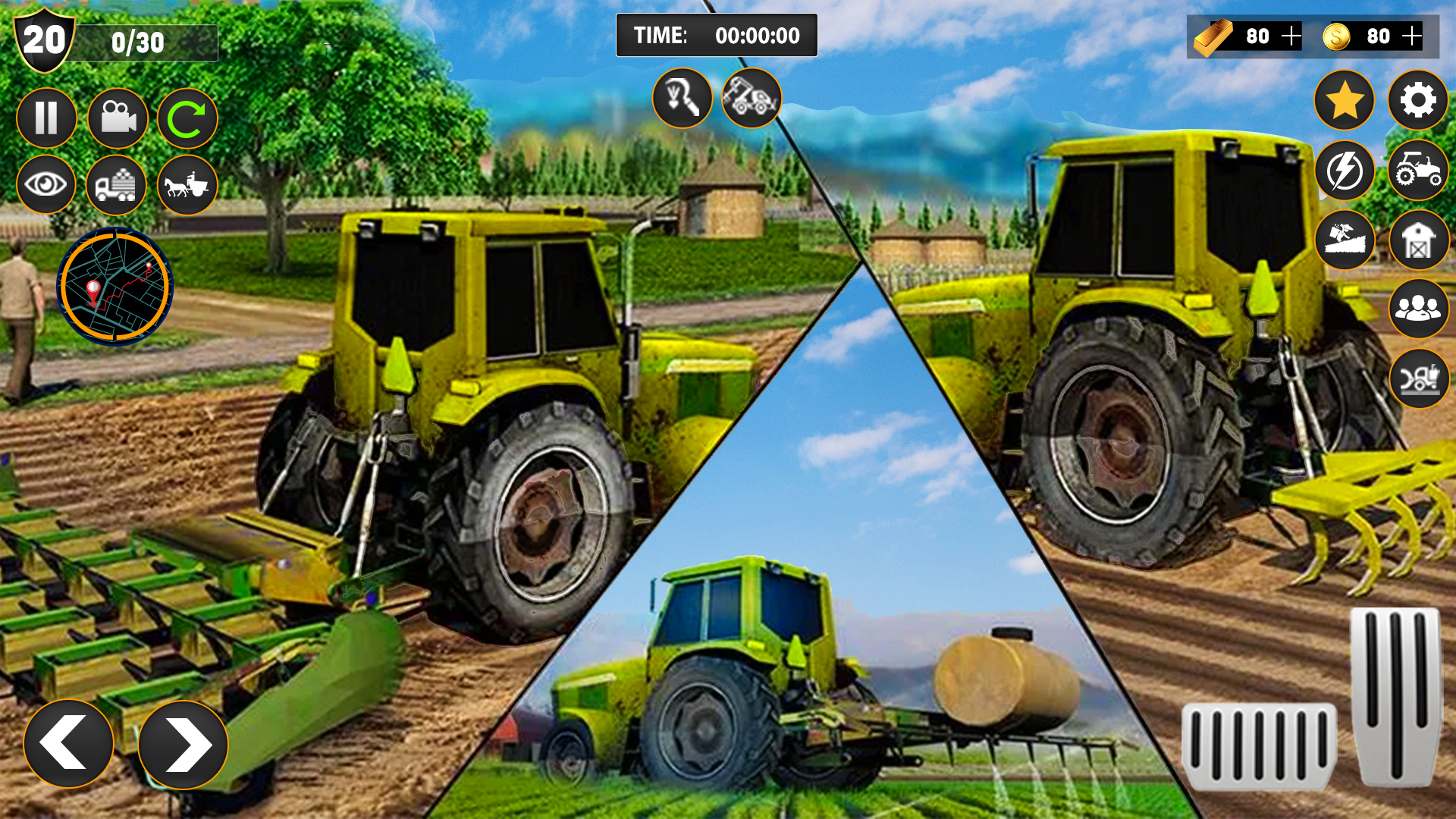The image size is (1456, 819).
Task: Select the sickle harvesting tool icon
Action: click(681, 98)
